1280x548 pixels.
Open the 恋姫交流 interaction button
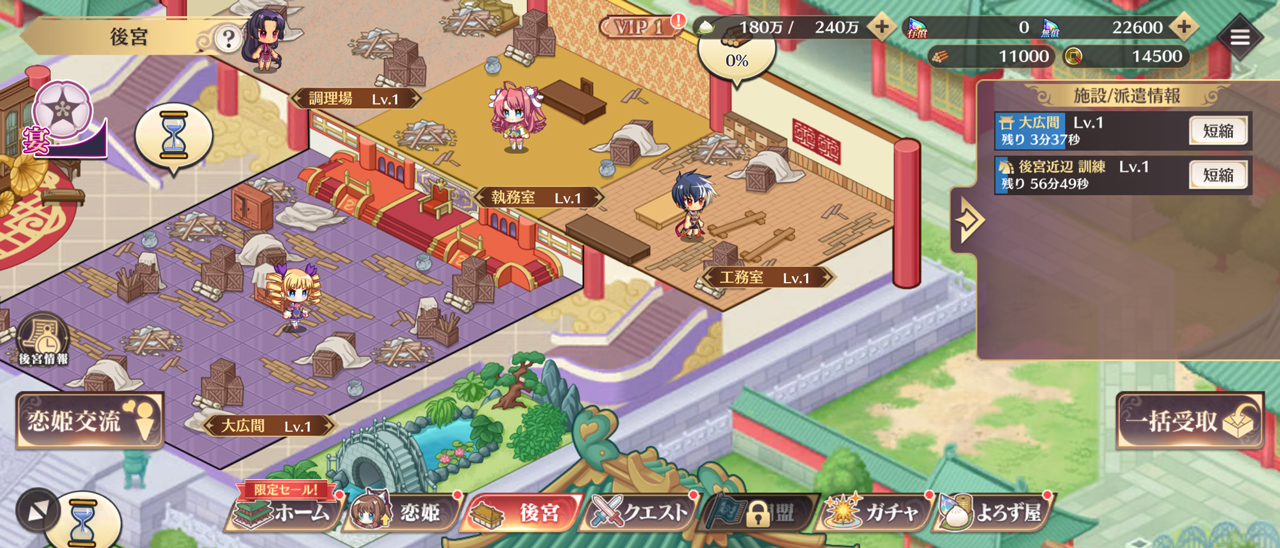click(x=89, y=421)
